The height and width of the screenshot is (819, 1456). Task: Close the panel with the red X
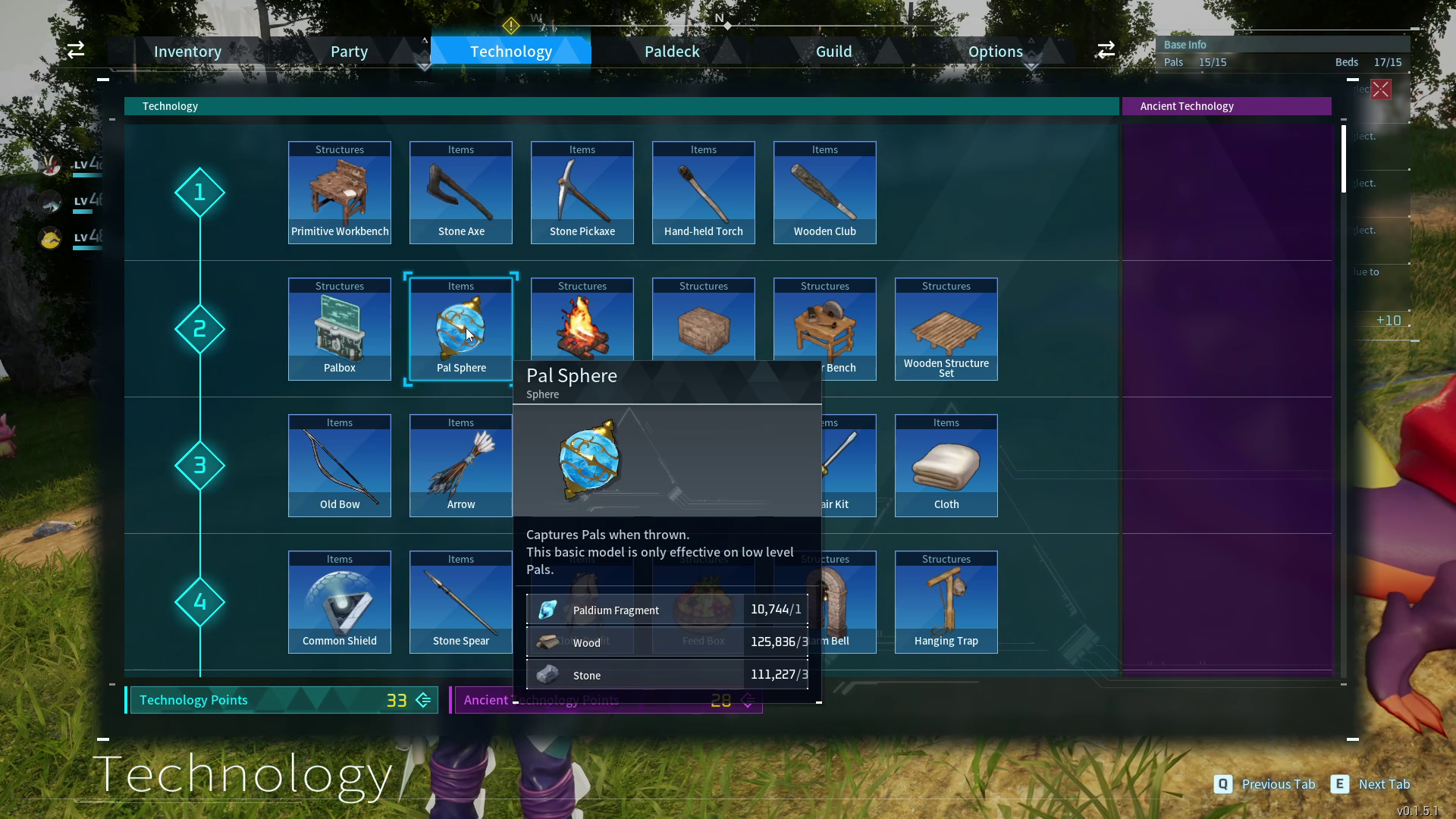click(1381, 89)
